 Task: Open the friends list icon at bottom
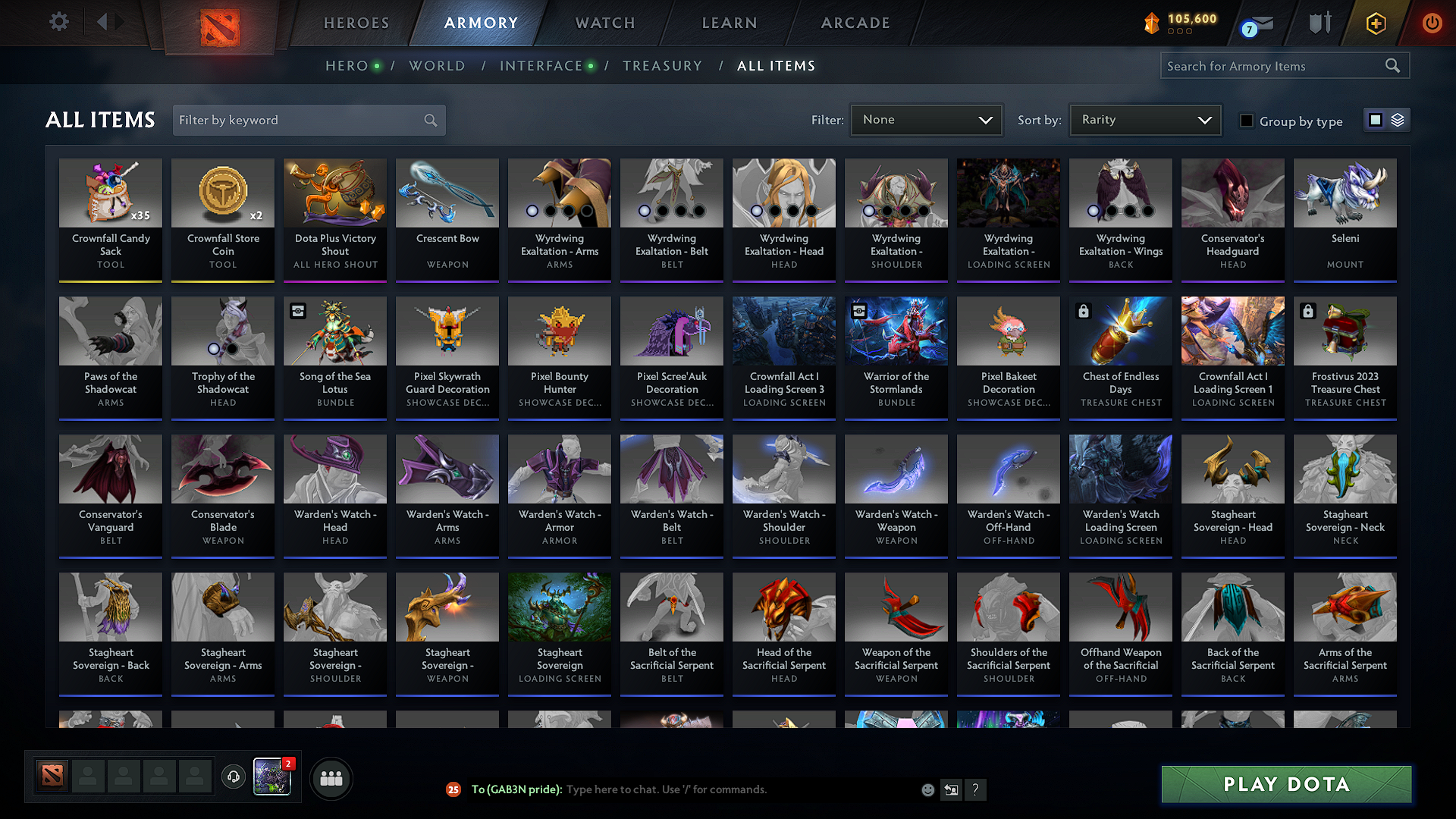pos(331,777)
